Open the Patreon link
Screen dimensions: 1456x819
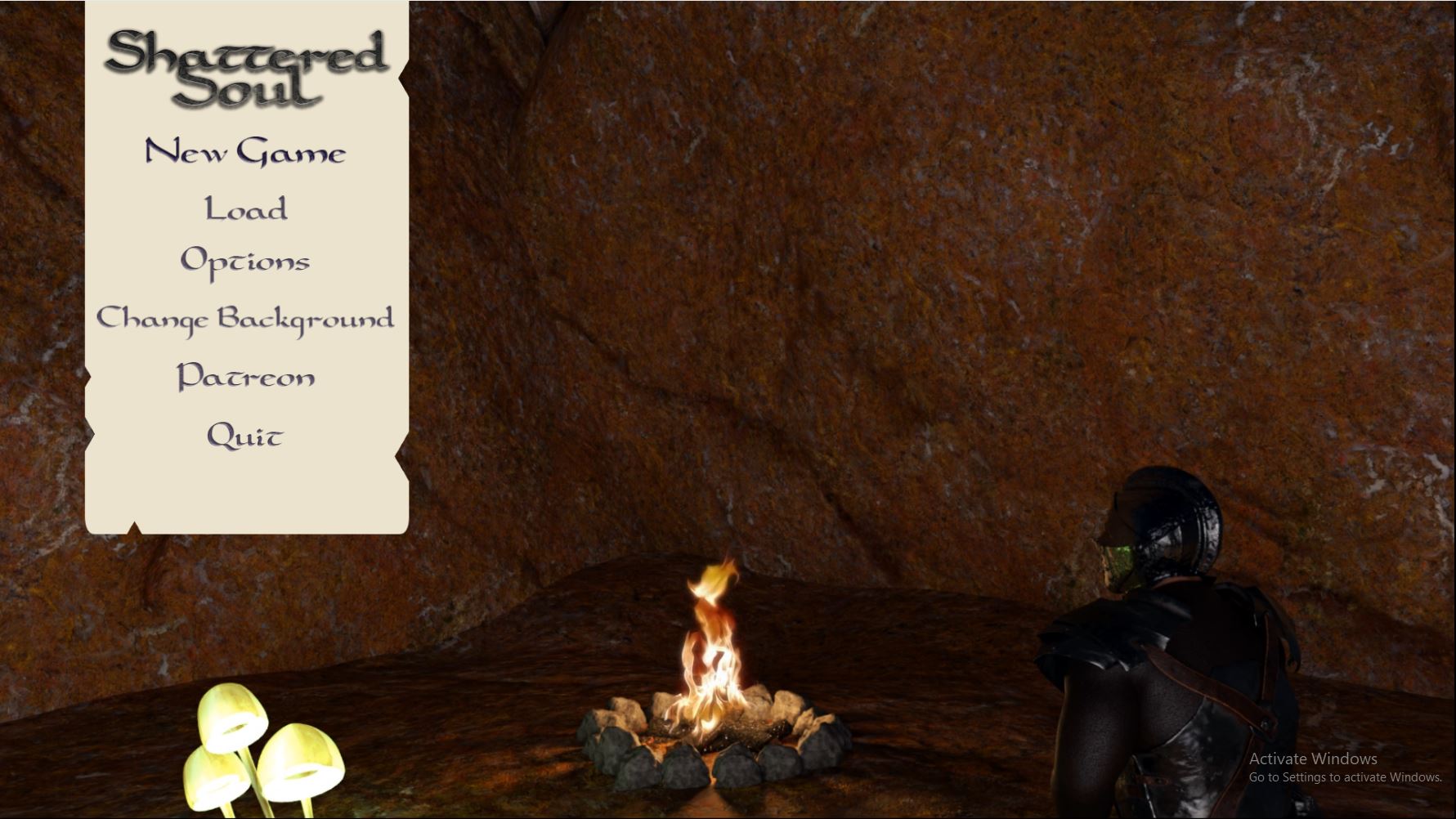pyautogui.click(x=245, y=376)
